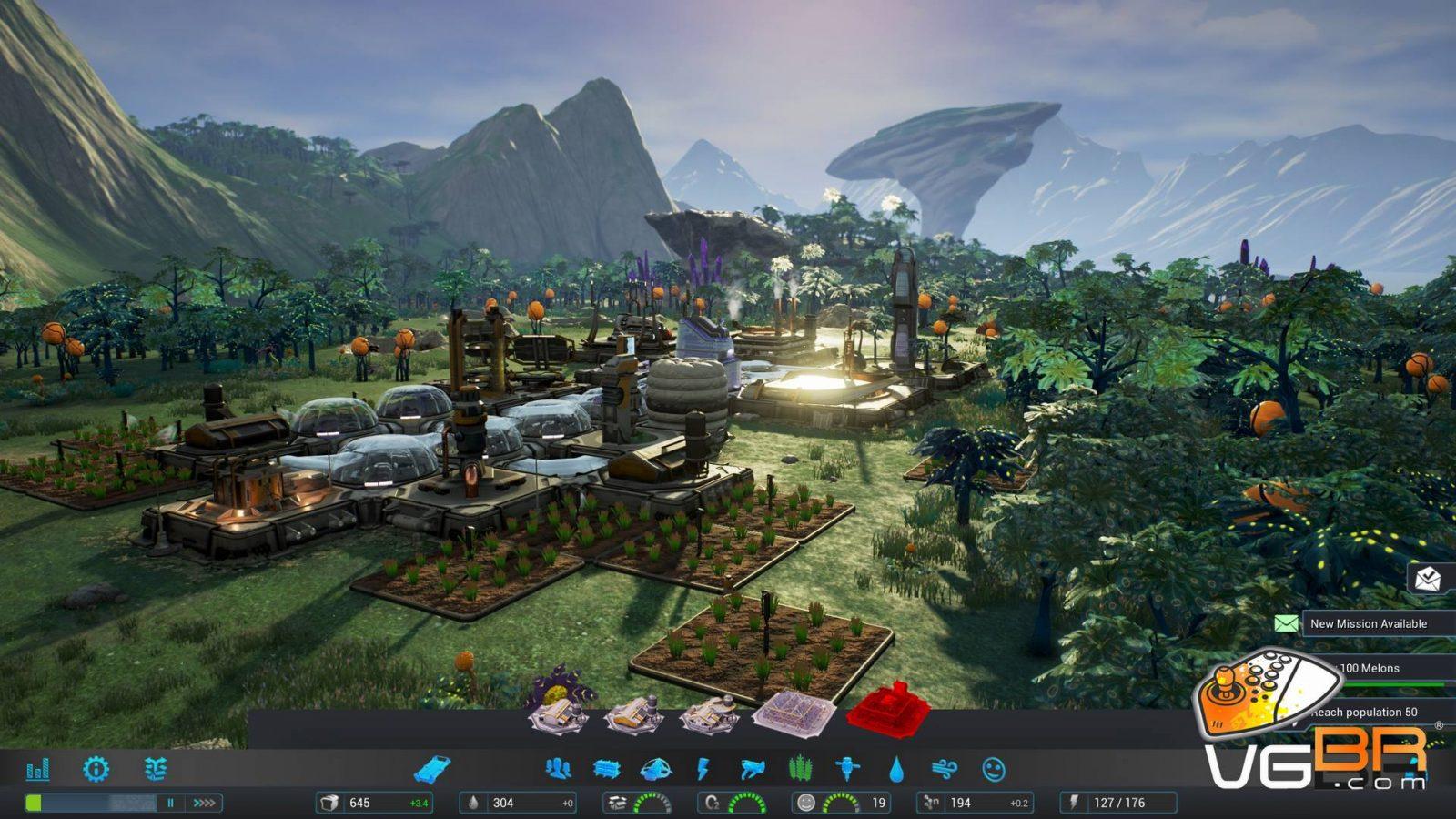Open the gear-shaped info panel
Viewport: 1456px width, 819px height.
pyautogui.click(x=96, y=770)
